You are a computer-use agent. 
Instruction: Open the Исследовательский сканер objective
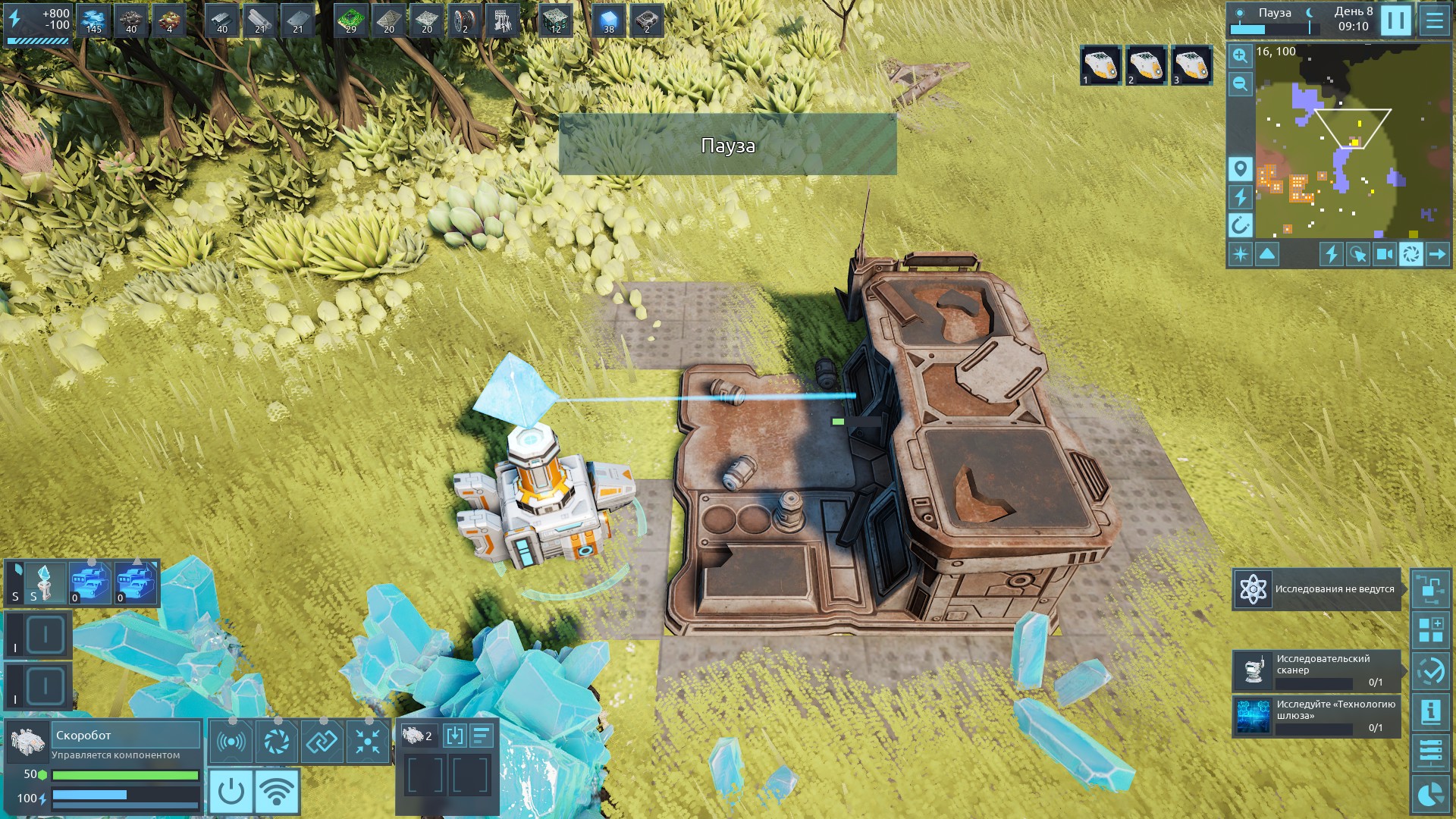pyautogui.click(x=1316, y=670)
